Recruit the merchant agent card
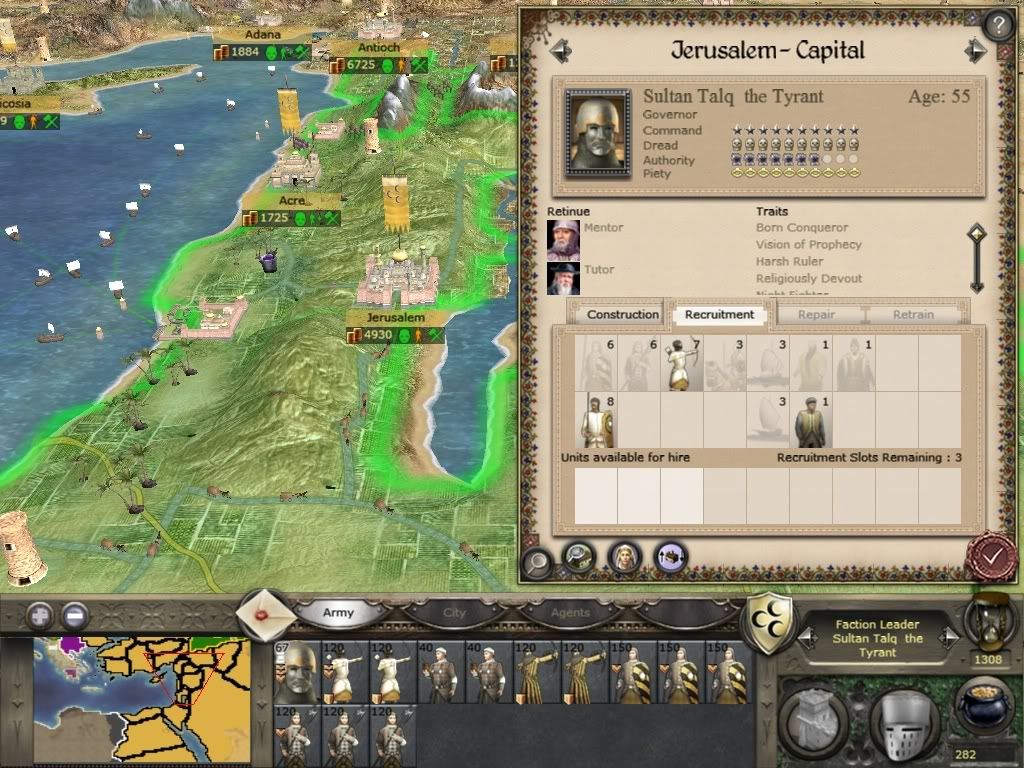Image resolution: width=1024 pixels, height=768 pixels. (x=811, y=420)
